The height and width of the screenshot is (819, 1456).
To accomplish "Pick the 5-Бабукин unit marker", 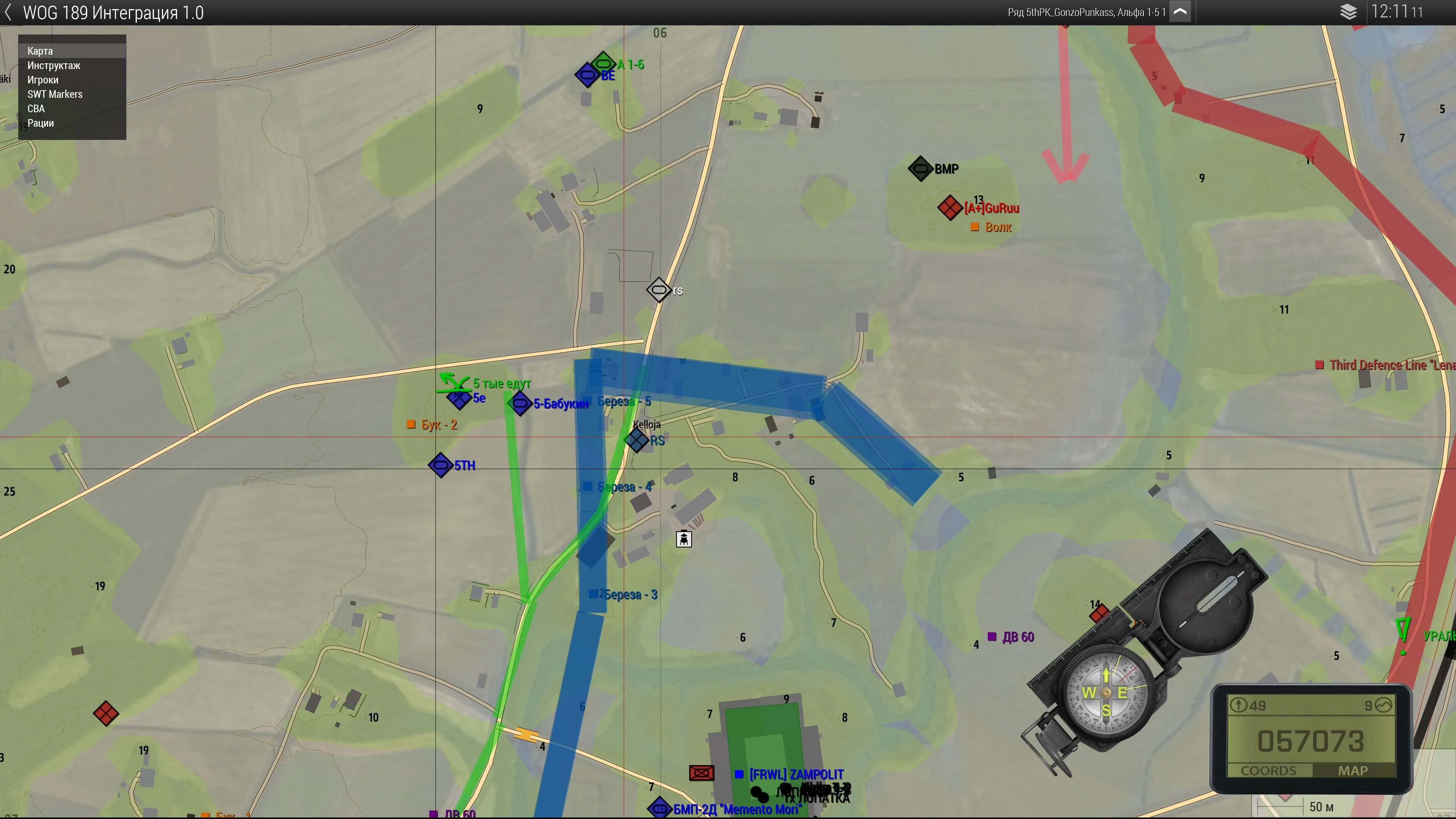I will tap(519, 403).
